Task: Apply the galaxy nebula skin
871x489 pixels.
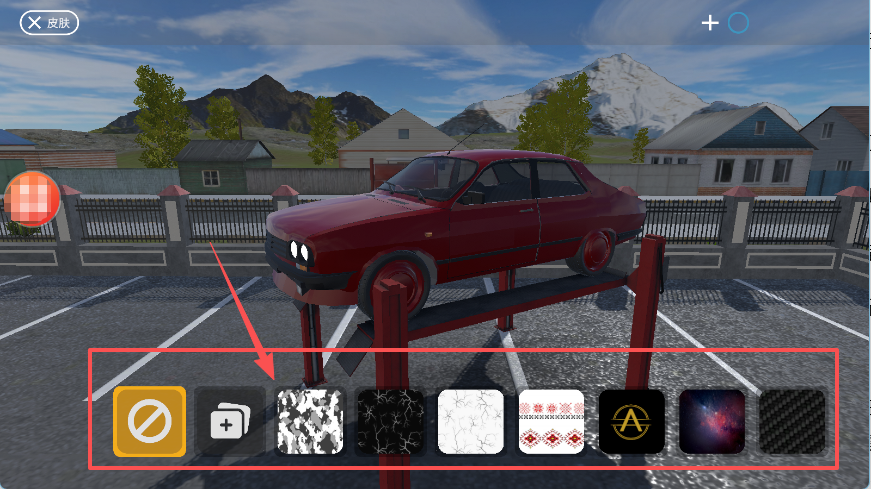Action: point(712,422)
